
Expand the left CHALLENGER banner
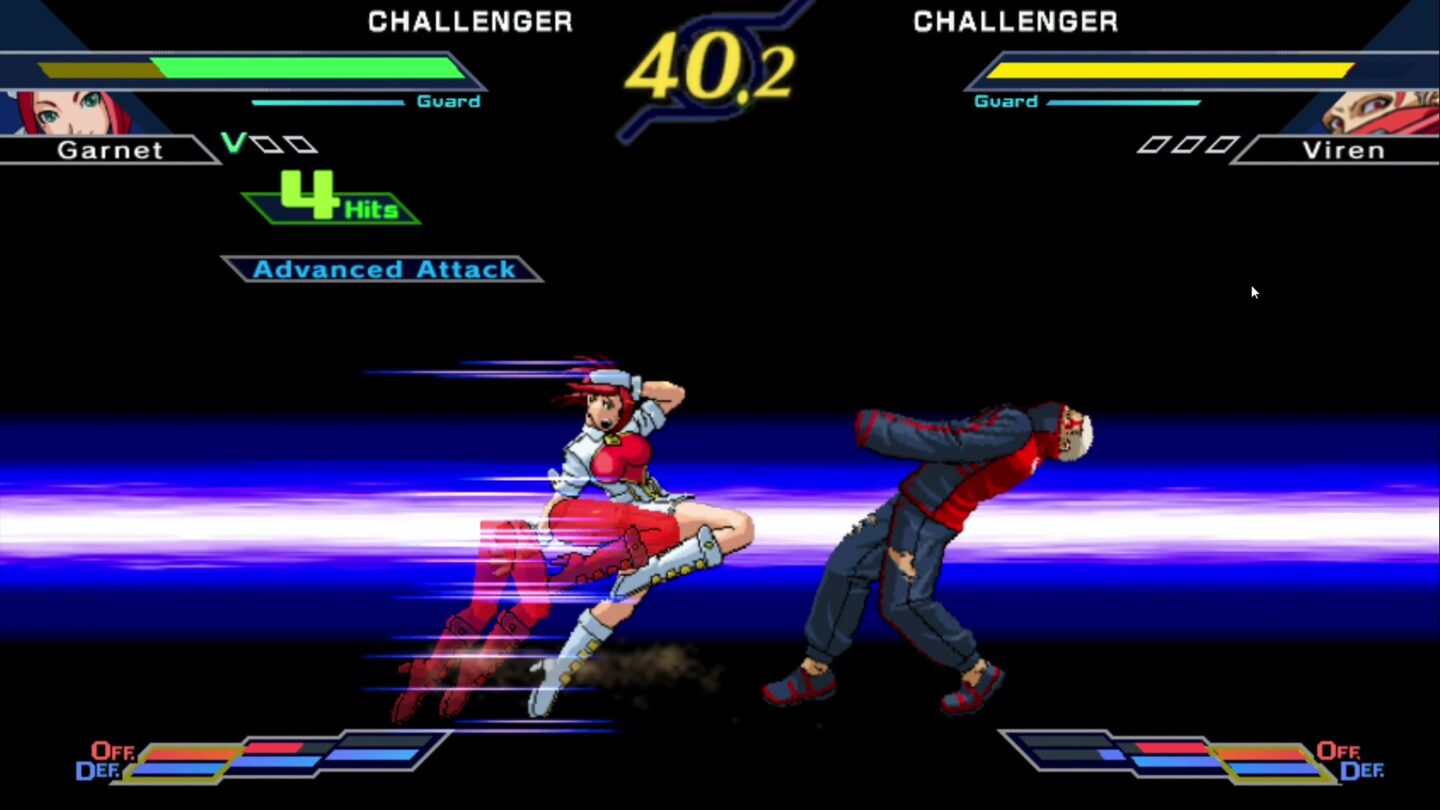click(x=470, y=21)
